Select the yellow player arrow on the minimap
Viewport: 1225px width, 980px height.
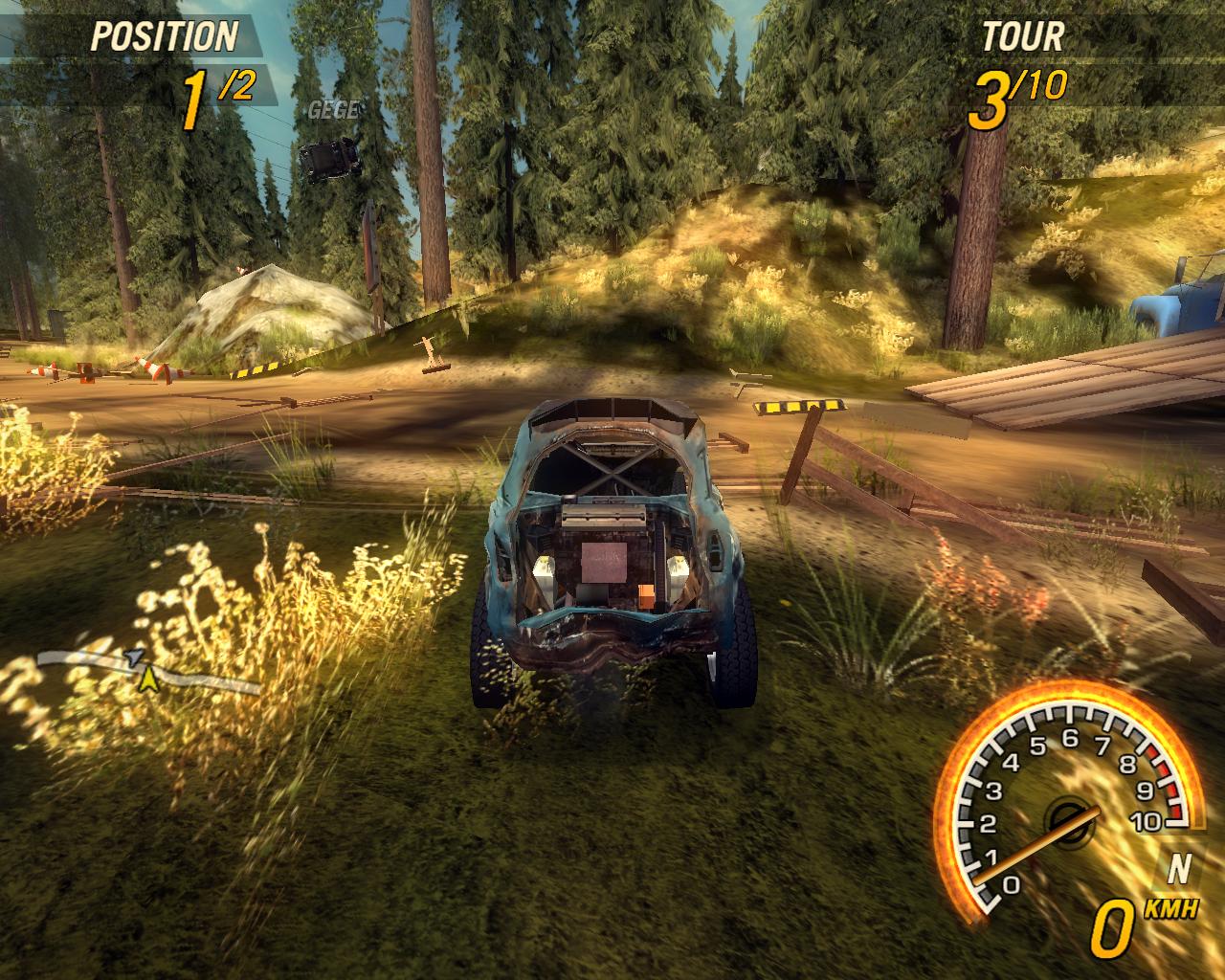[x=148, y=679]
